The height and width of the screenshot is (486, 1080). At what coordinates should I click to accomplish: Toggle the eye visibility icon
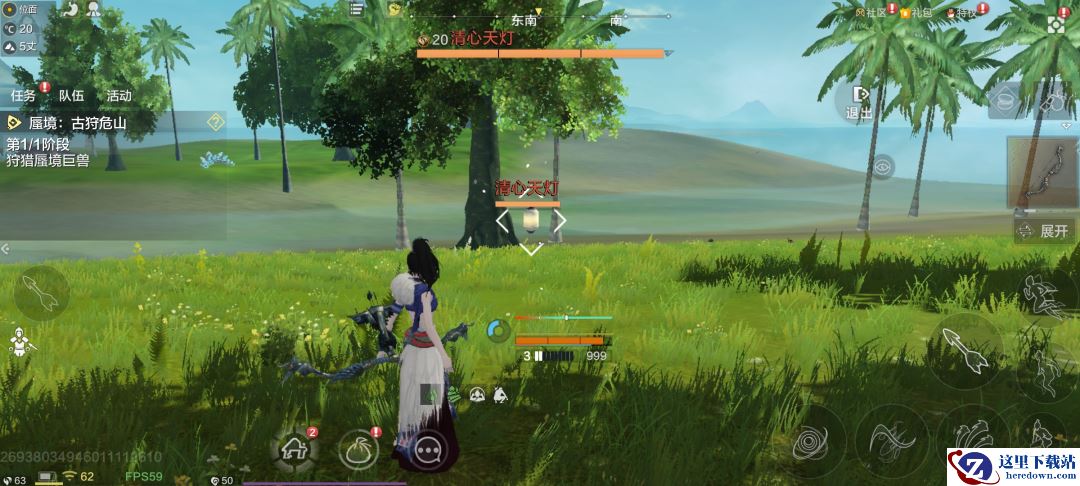point(882,166)
